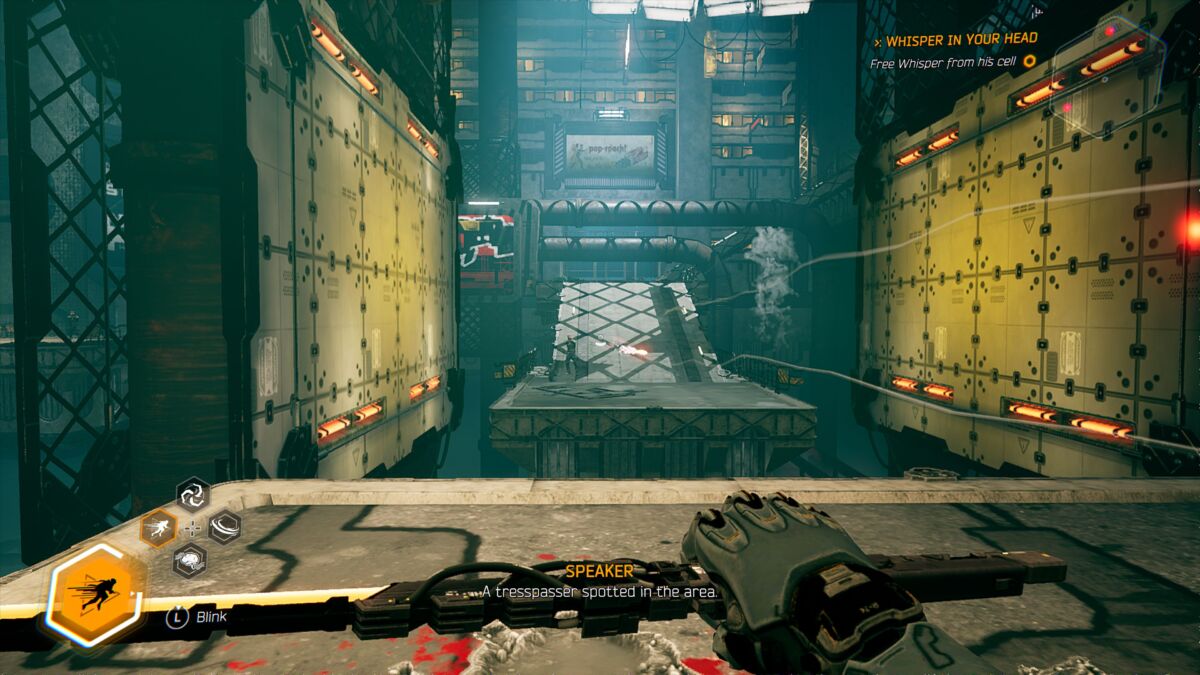Activate the large orange Blink ability icon
Viewport: 1200px width, 675px height.
[x=96, y=595]
